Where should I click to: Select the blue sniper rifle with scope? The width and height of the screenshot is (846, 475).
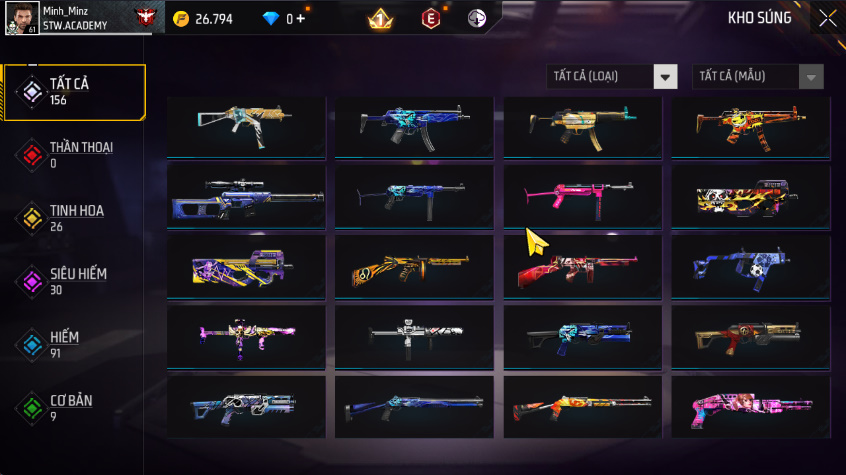pos(246,196)
